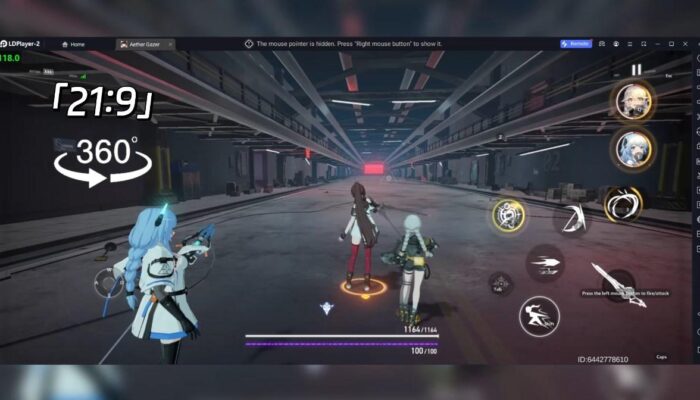Use the dash streak skill
The image size is (700, 400).
pos(545,263)
